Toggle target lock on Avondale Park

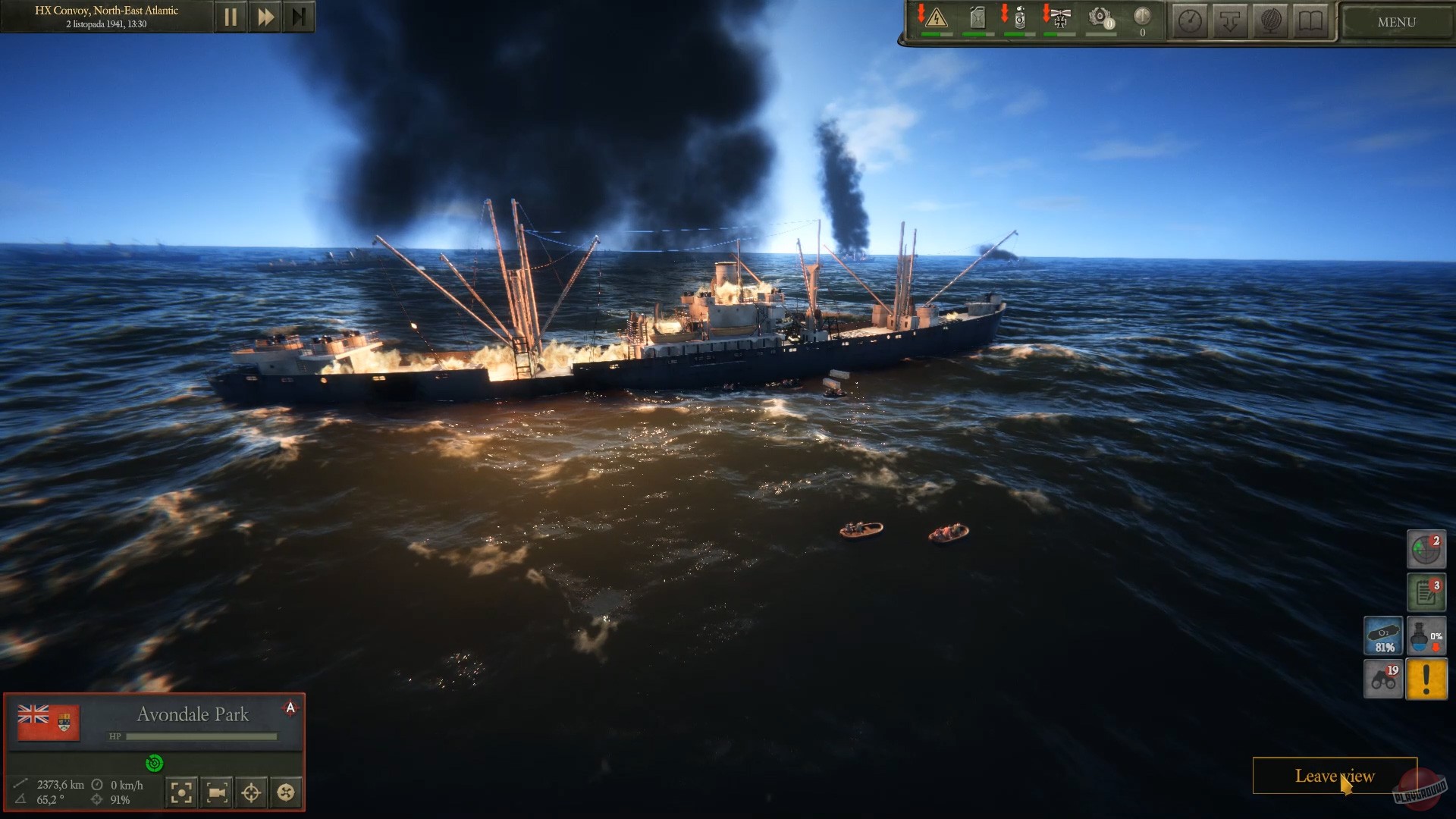click(x=251, y=792)
